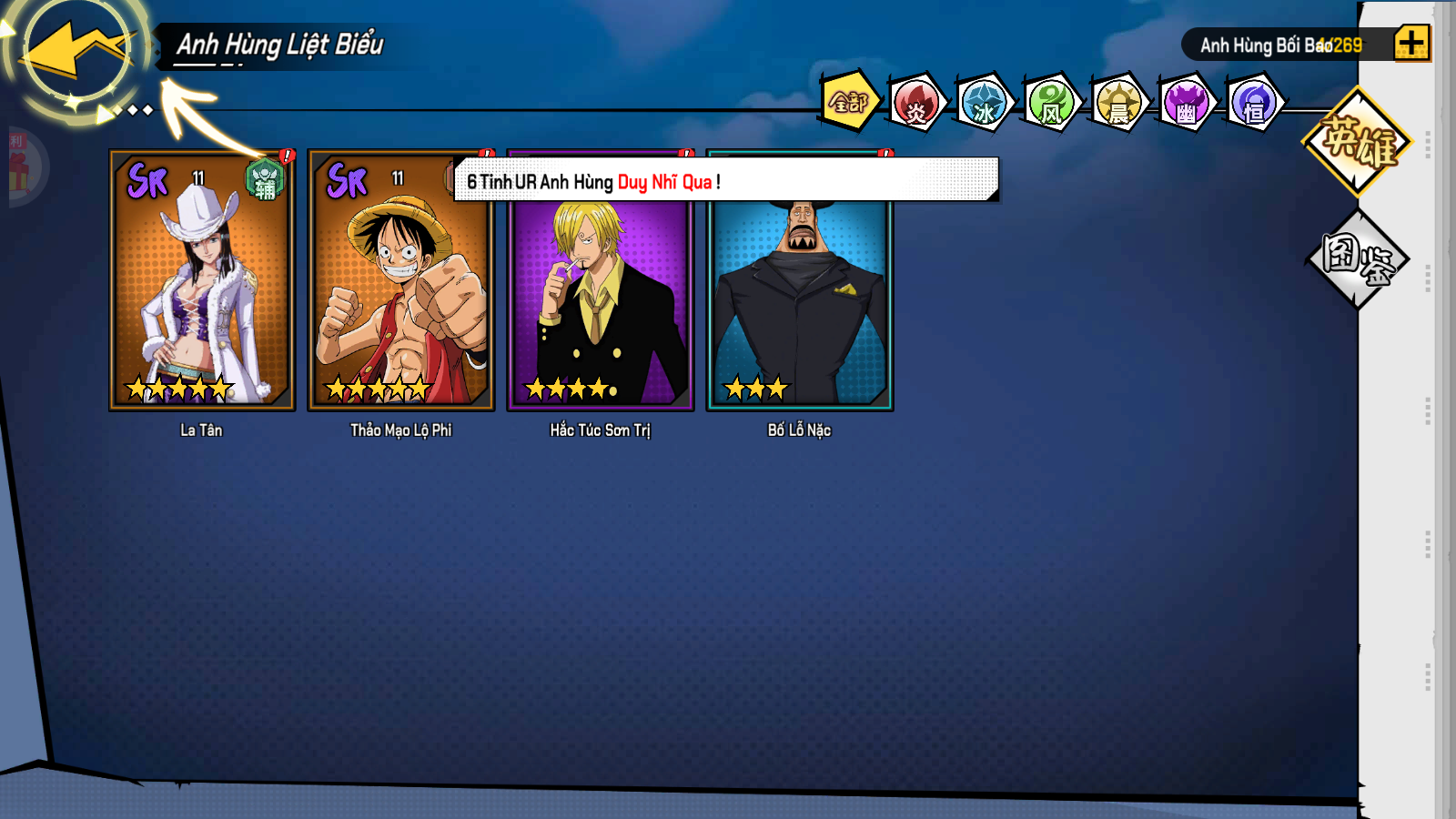Screen dimensions: 1456x819
Task: Tap the 6 Tinh UR Anh Hùng notification banner
Action: (x=725, y=180)
